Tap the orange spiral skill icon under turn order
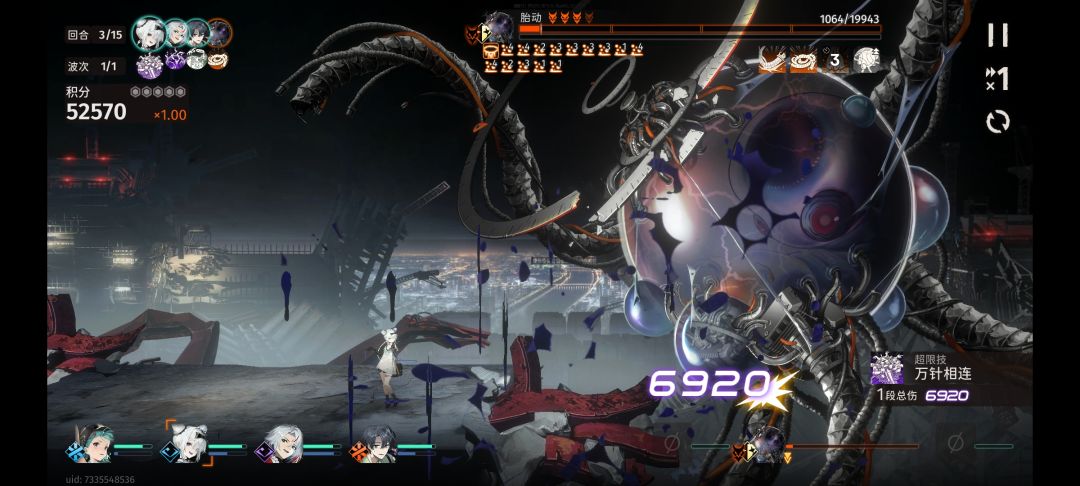This screenshot has width=1080, height=486. pos(217,61)
